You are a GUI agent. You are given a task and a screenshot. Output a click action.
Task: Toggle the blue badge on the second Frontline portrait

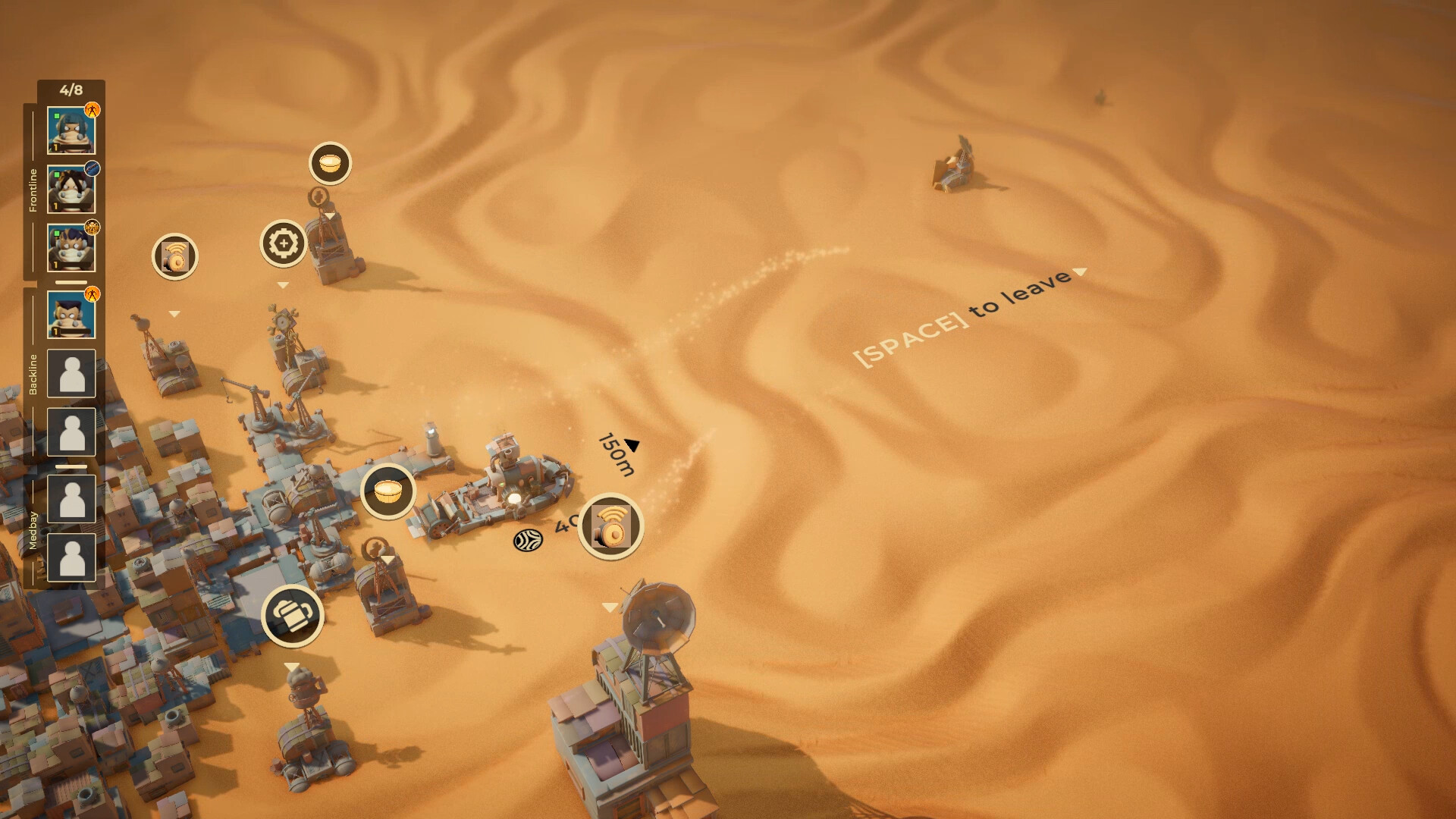pyautogui.click(x=93, y=170)
